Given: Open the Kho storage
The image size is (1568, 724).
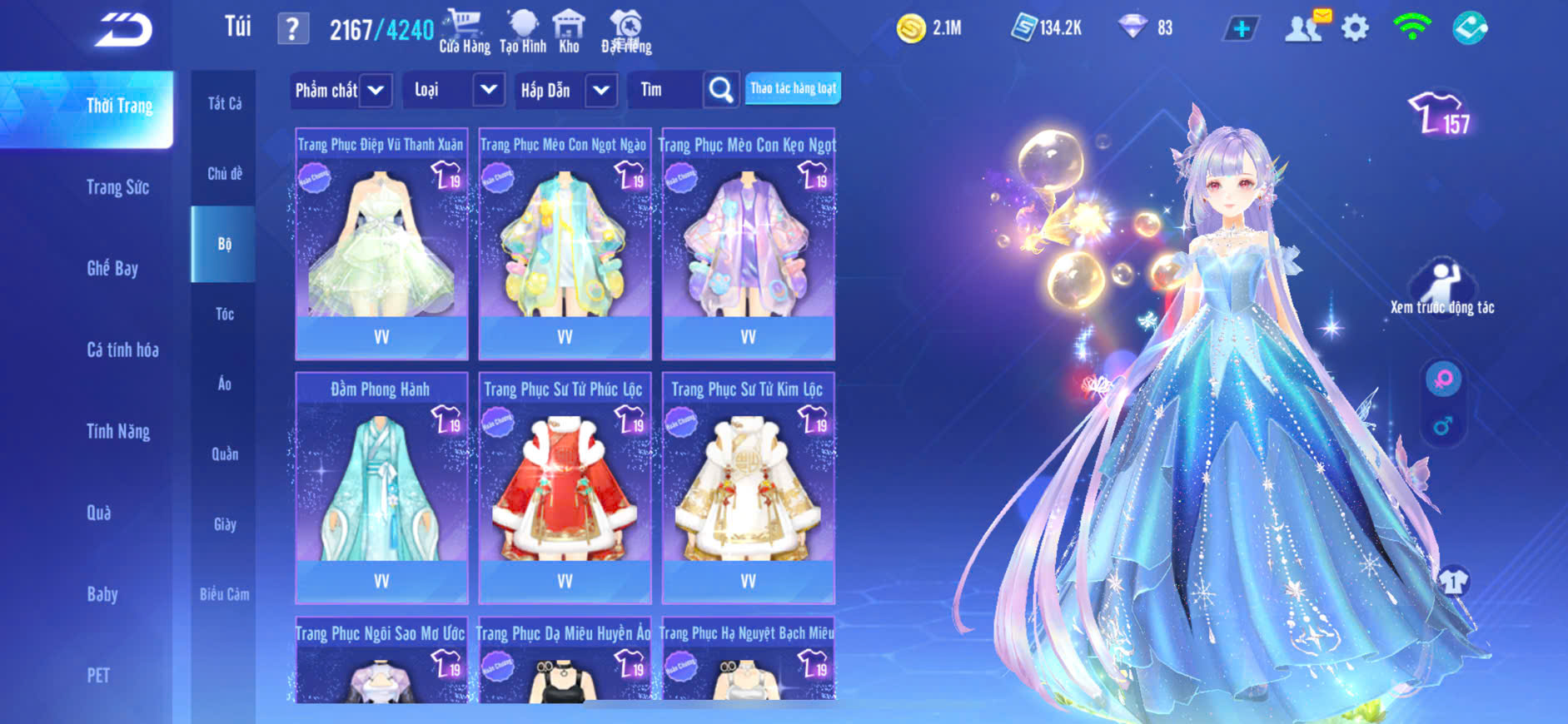Looking at the screenshot, I should pyautogui.click(x=569, y=32).
